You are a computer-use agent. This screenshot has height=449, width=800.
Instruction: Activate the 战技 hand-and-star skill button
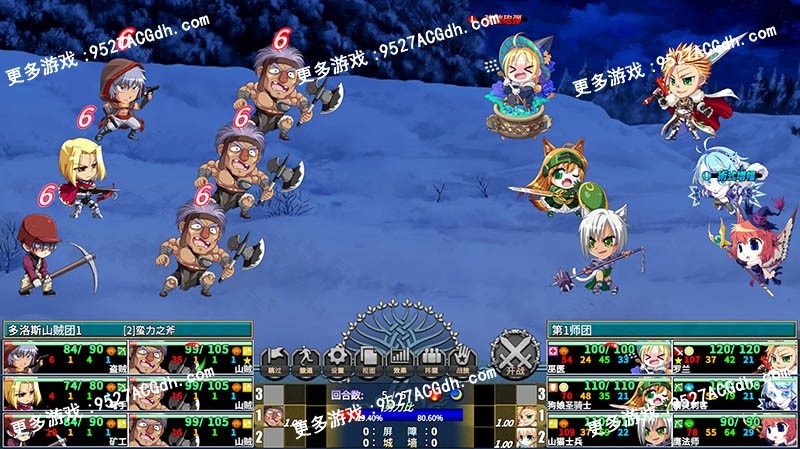point(461,359)
